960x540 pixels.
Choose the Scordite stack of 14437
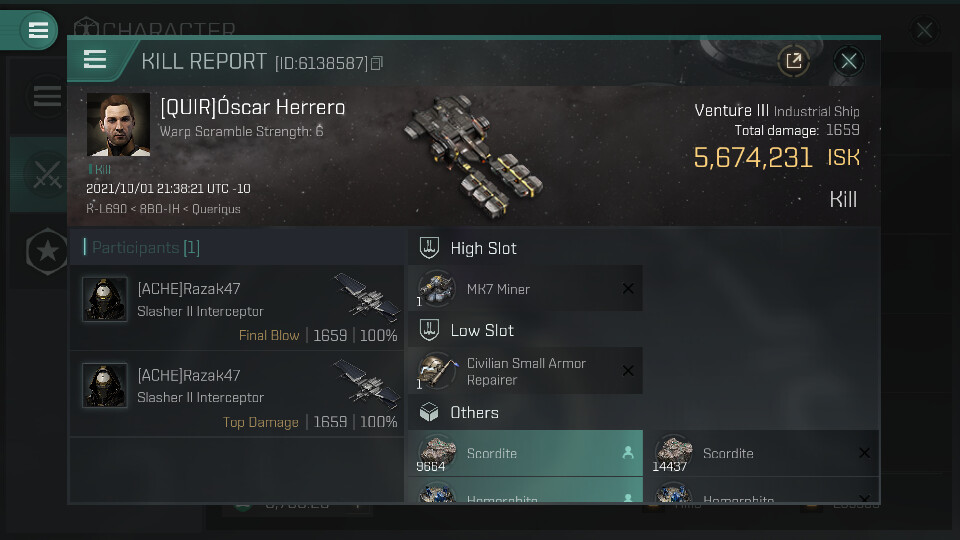coord(761,453)
